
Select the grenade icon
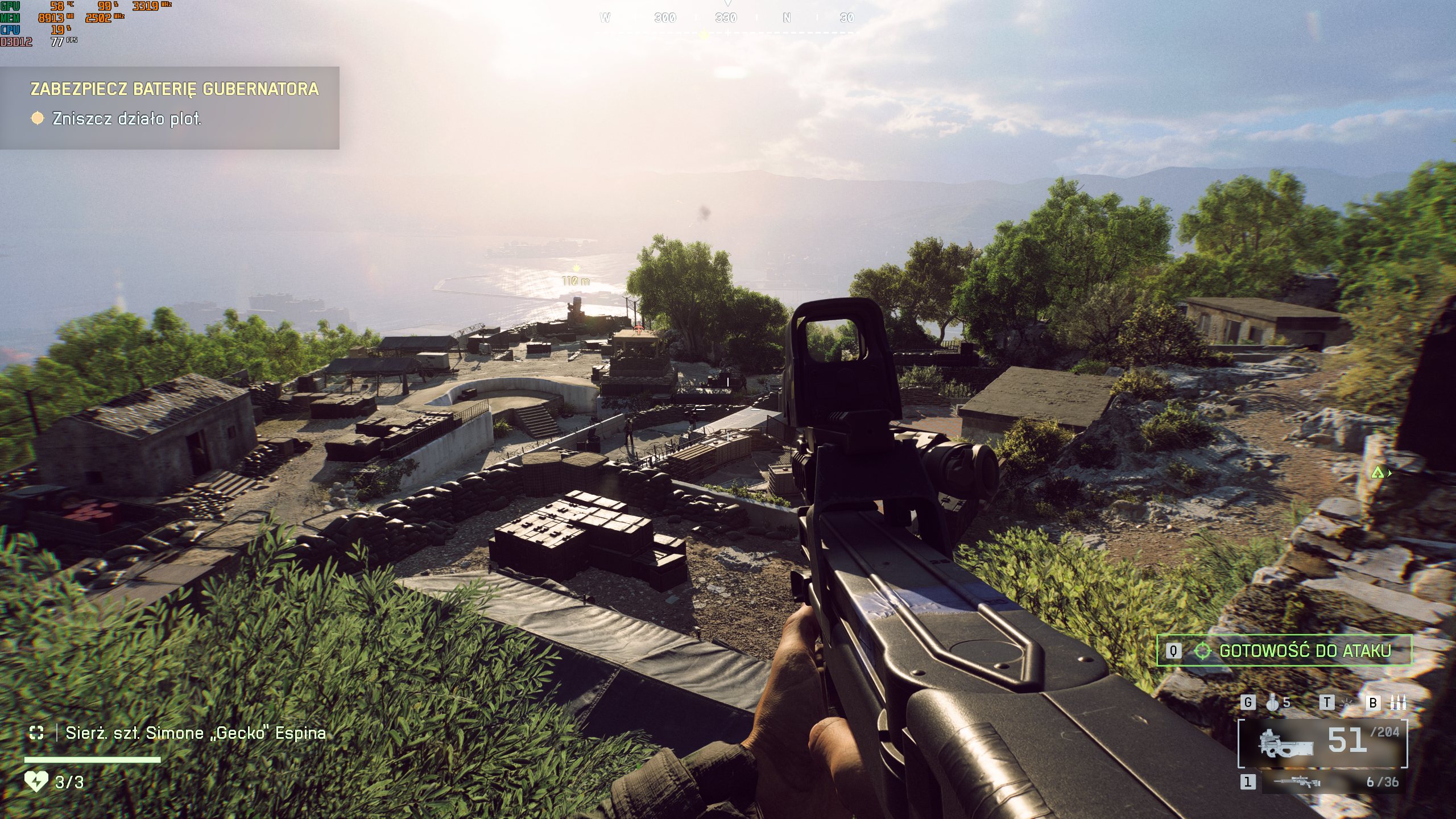(1273, 703)
